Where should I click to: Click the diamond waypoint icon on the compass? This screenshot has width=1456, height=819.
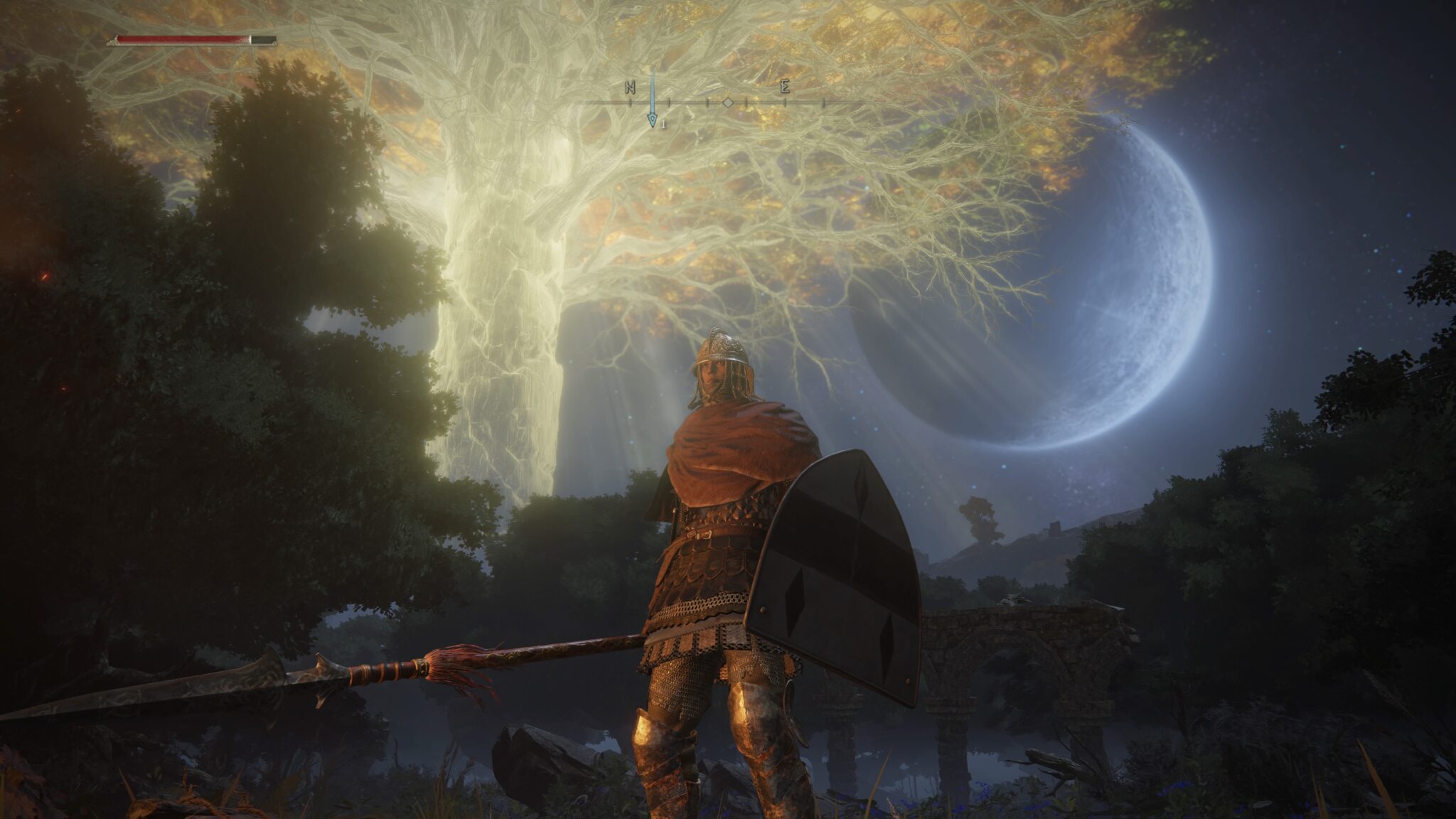point(729,102)
